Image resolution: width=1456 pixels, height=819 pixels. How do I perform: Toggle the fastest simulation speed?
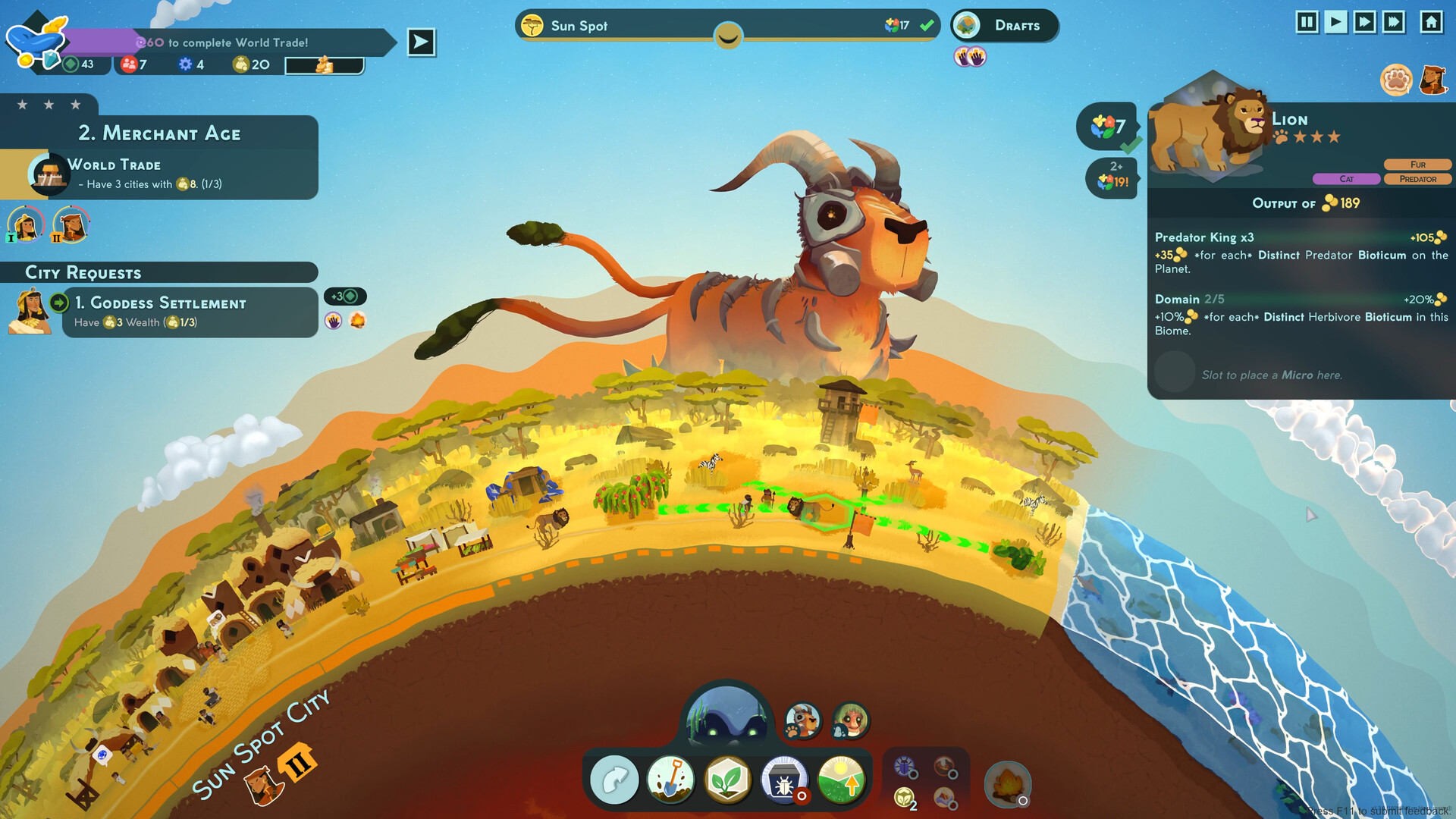[x=1395, y=23]
